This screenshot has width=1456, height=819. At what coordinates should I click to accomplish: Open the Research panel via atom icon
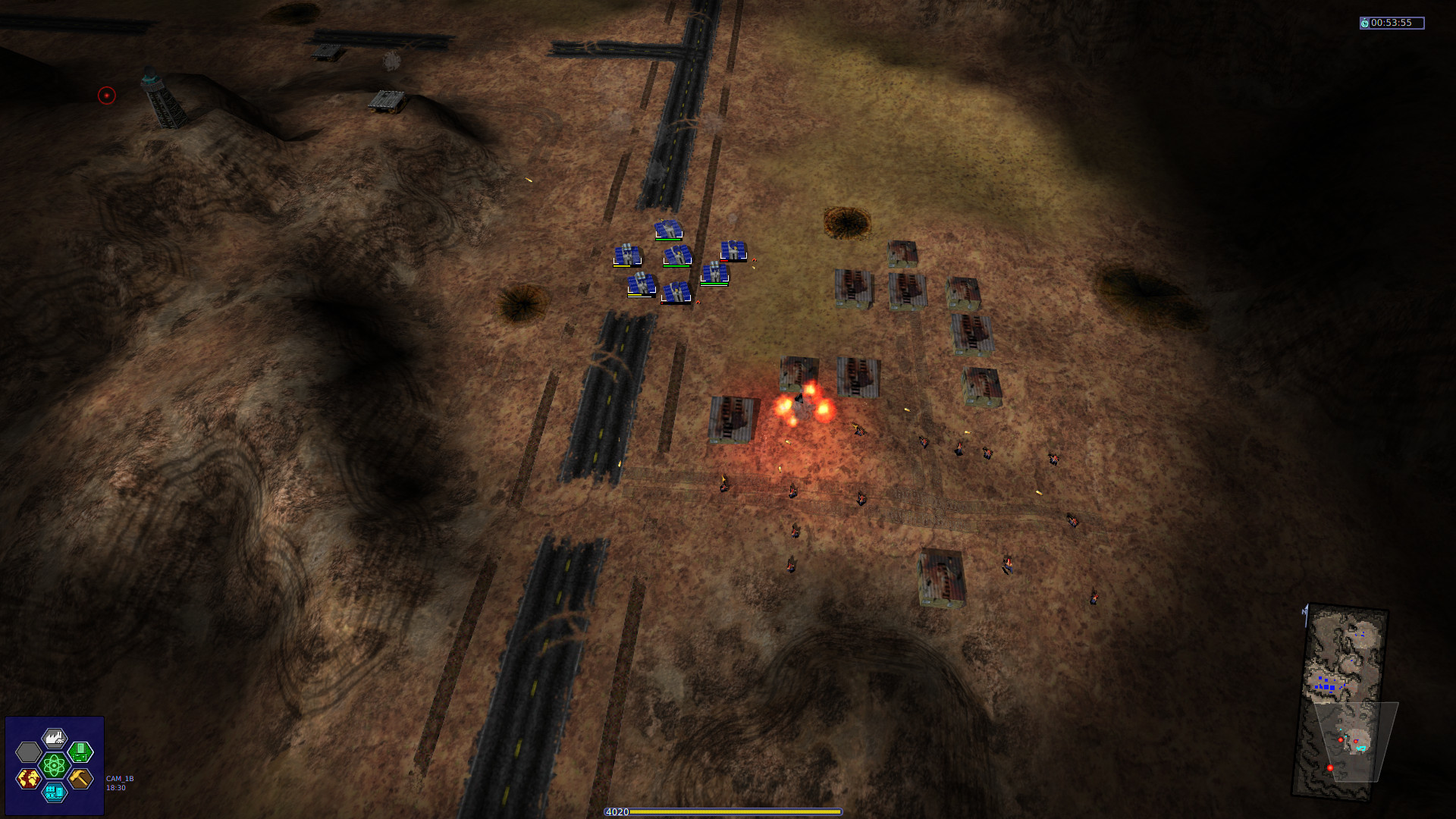click(54, 765)
